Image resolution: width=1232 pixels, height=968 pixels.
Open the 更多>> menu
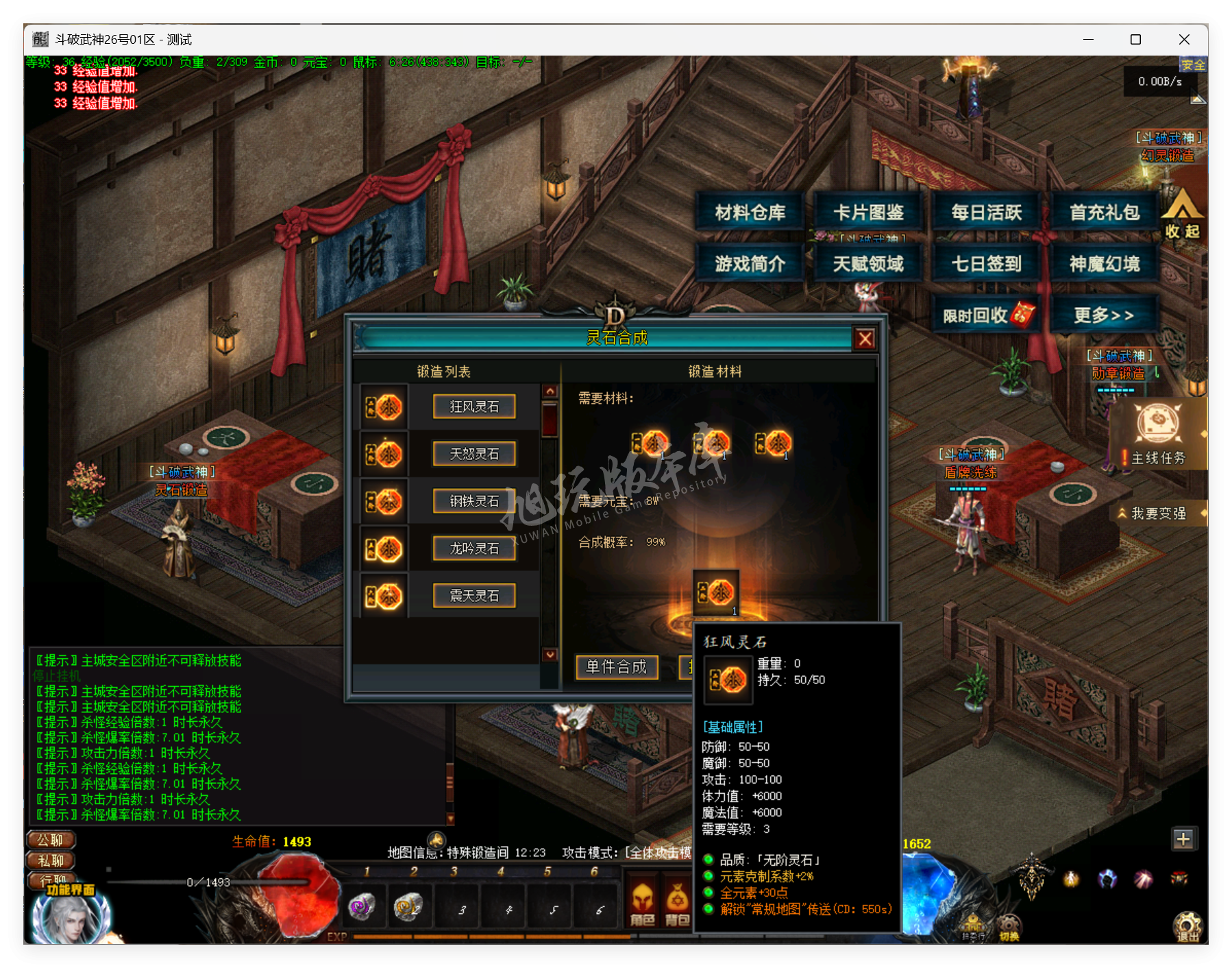pos(1105,313)
